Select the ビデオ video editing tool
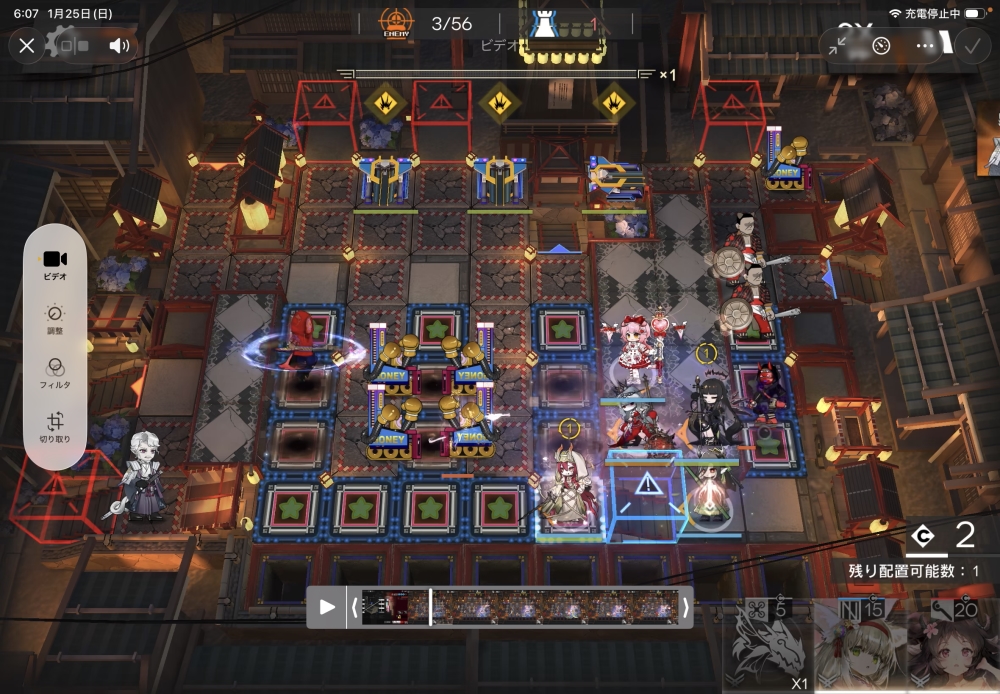Screen dimensions: 1000x694 coord(55,265)
